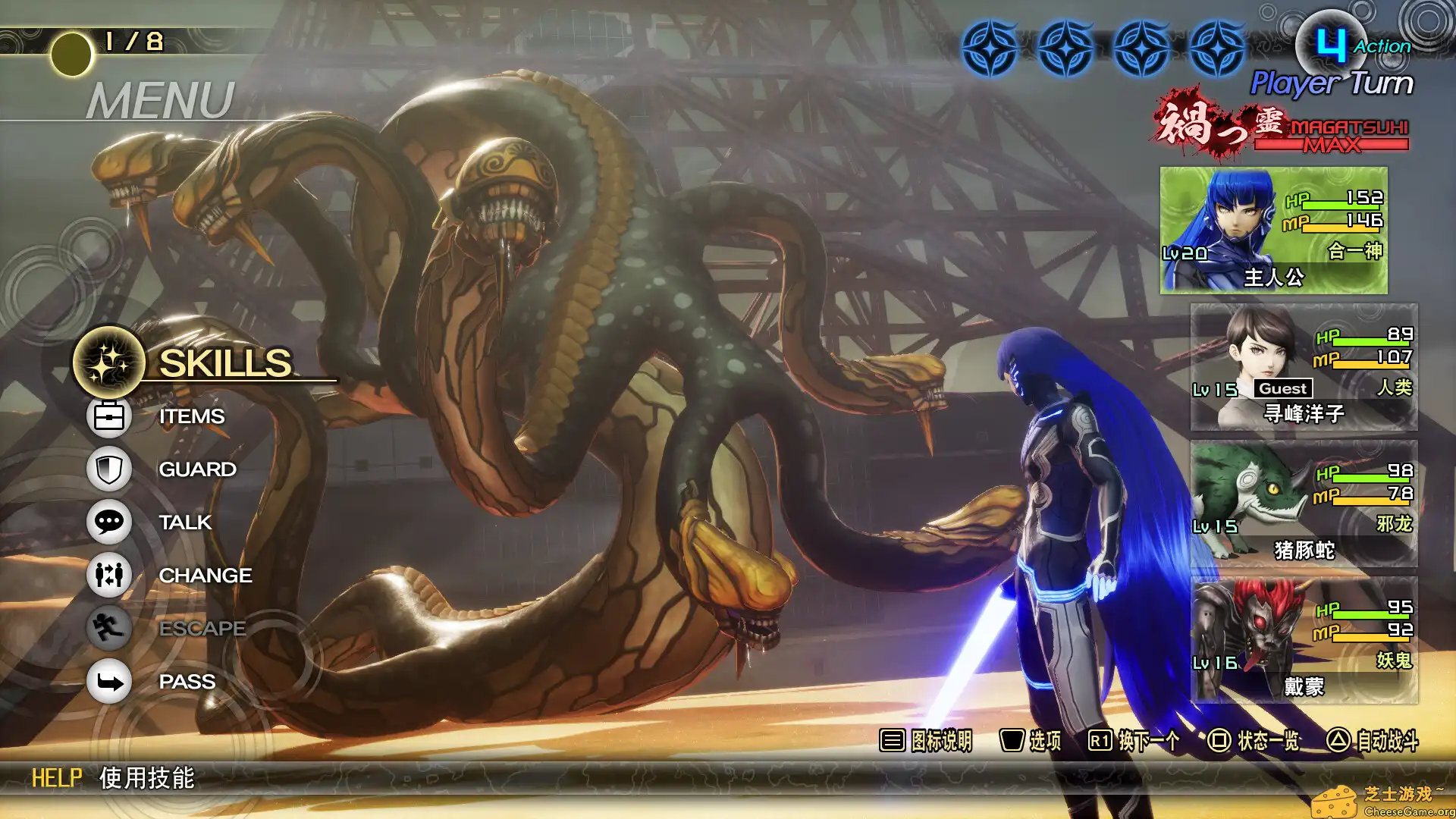The height and width of the screenshot is (819, 1456).
Task: Select the GUARD menu entry
Action: click(x=196, y=469)
